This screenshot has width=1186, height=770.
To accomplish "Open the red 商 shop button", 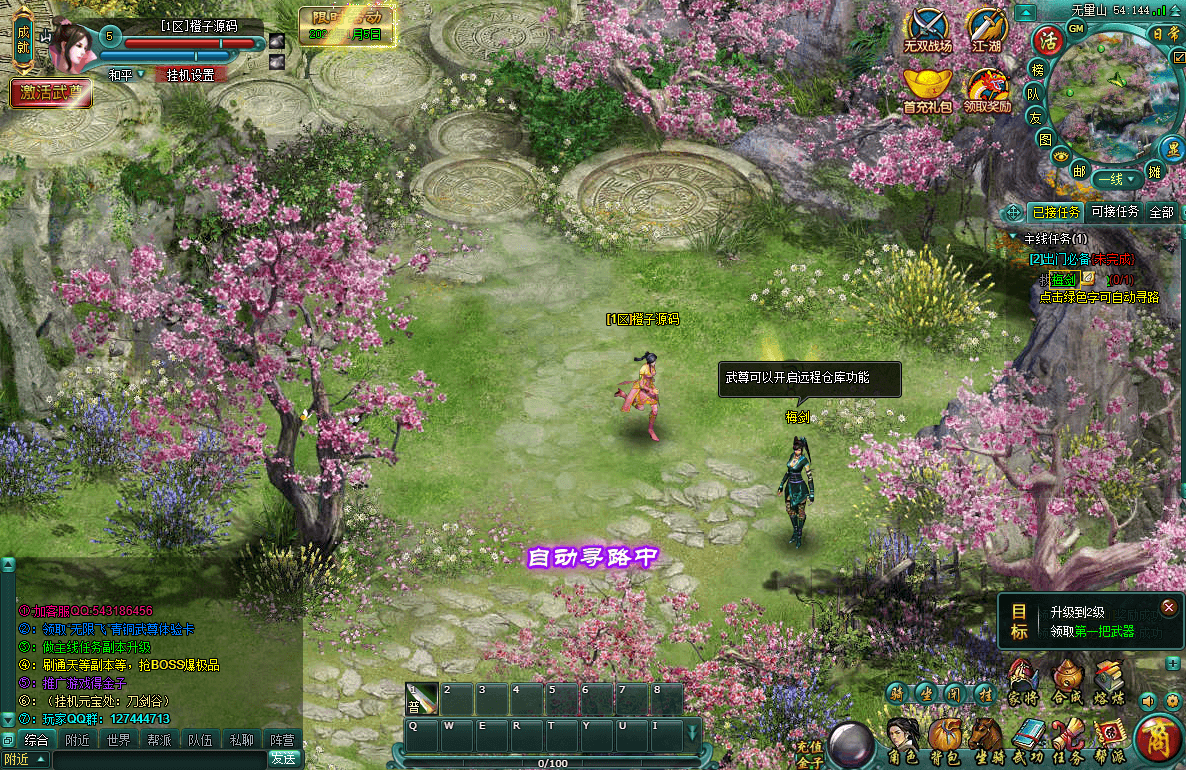I will point(1158,740).
